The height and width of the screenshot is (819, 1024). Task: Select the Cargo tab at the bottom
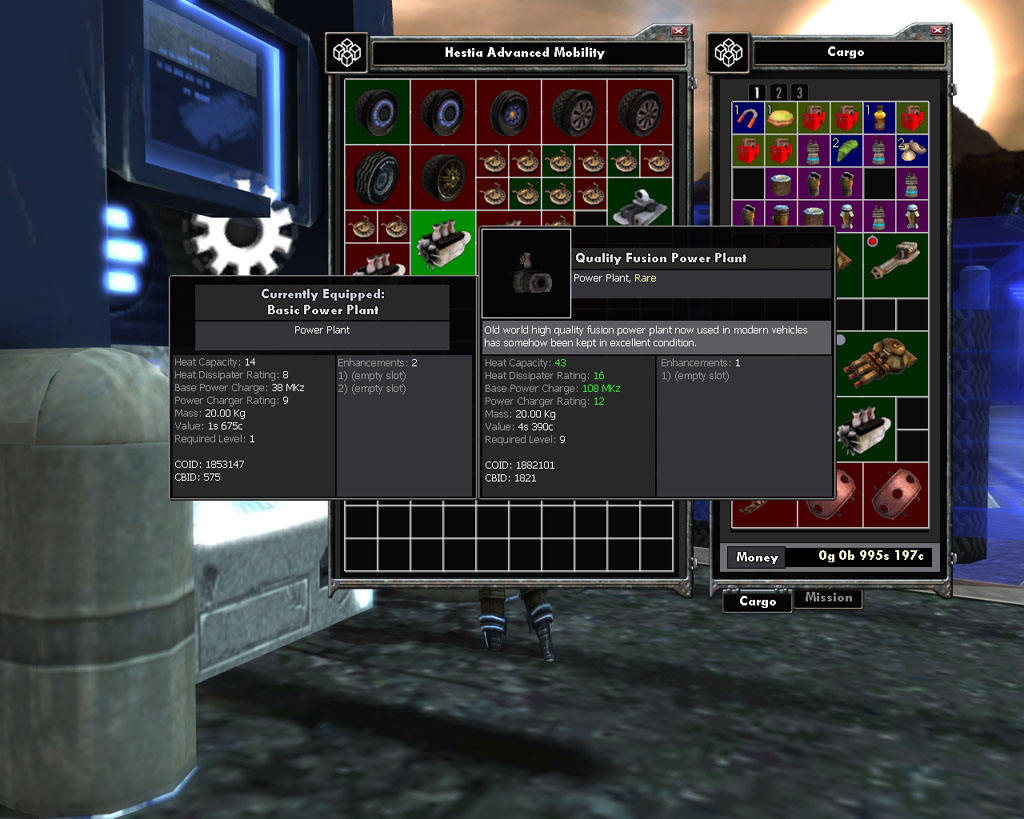[x=757, y=601]
